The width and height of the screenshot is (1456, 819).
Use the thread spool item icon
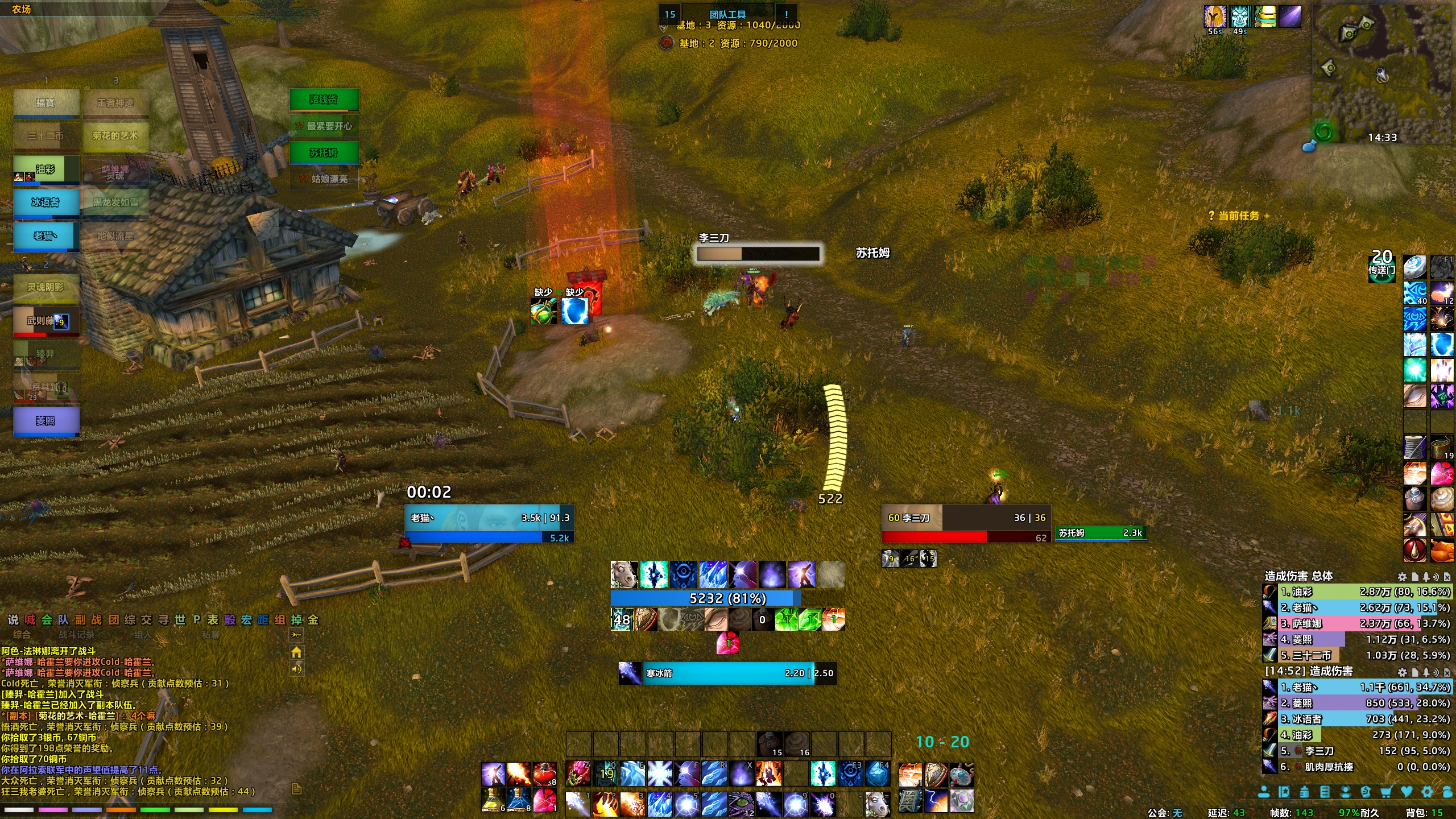1414,448
